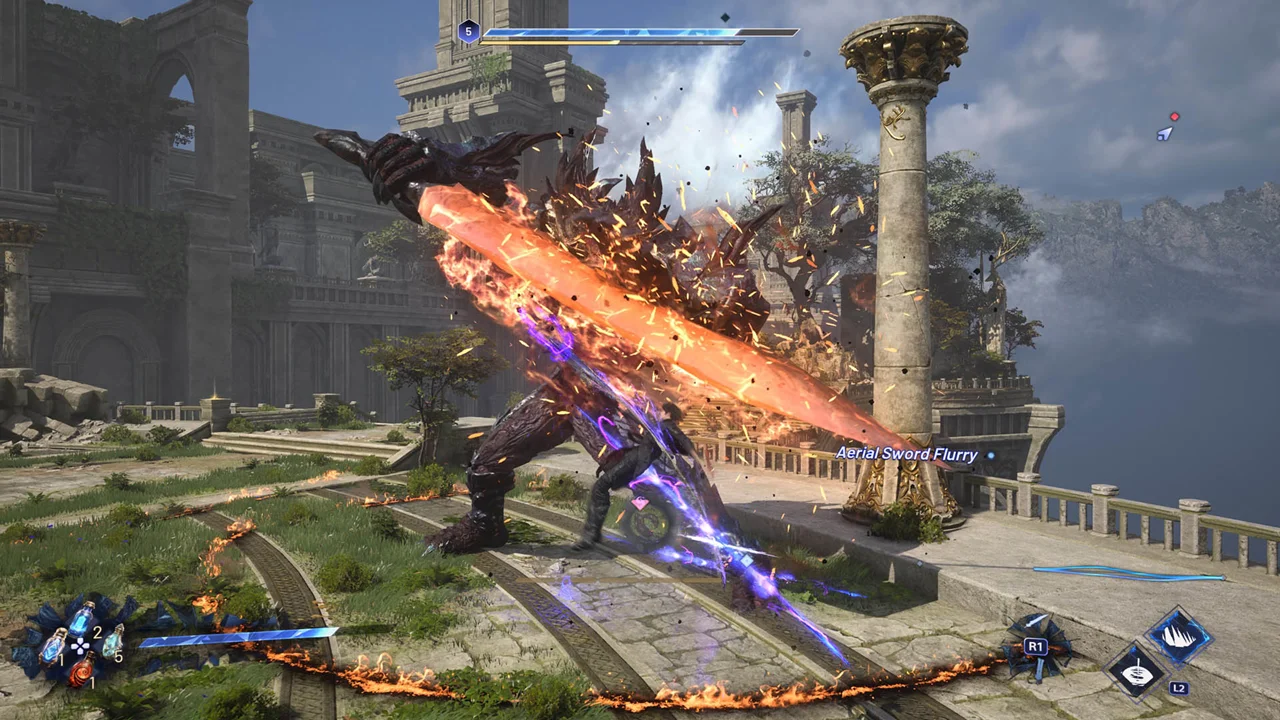The image size is (1280, 720).
Task: Select the top blue potion with count 2
Action: (81, 617)
